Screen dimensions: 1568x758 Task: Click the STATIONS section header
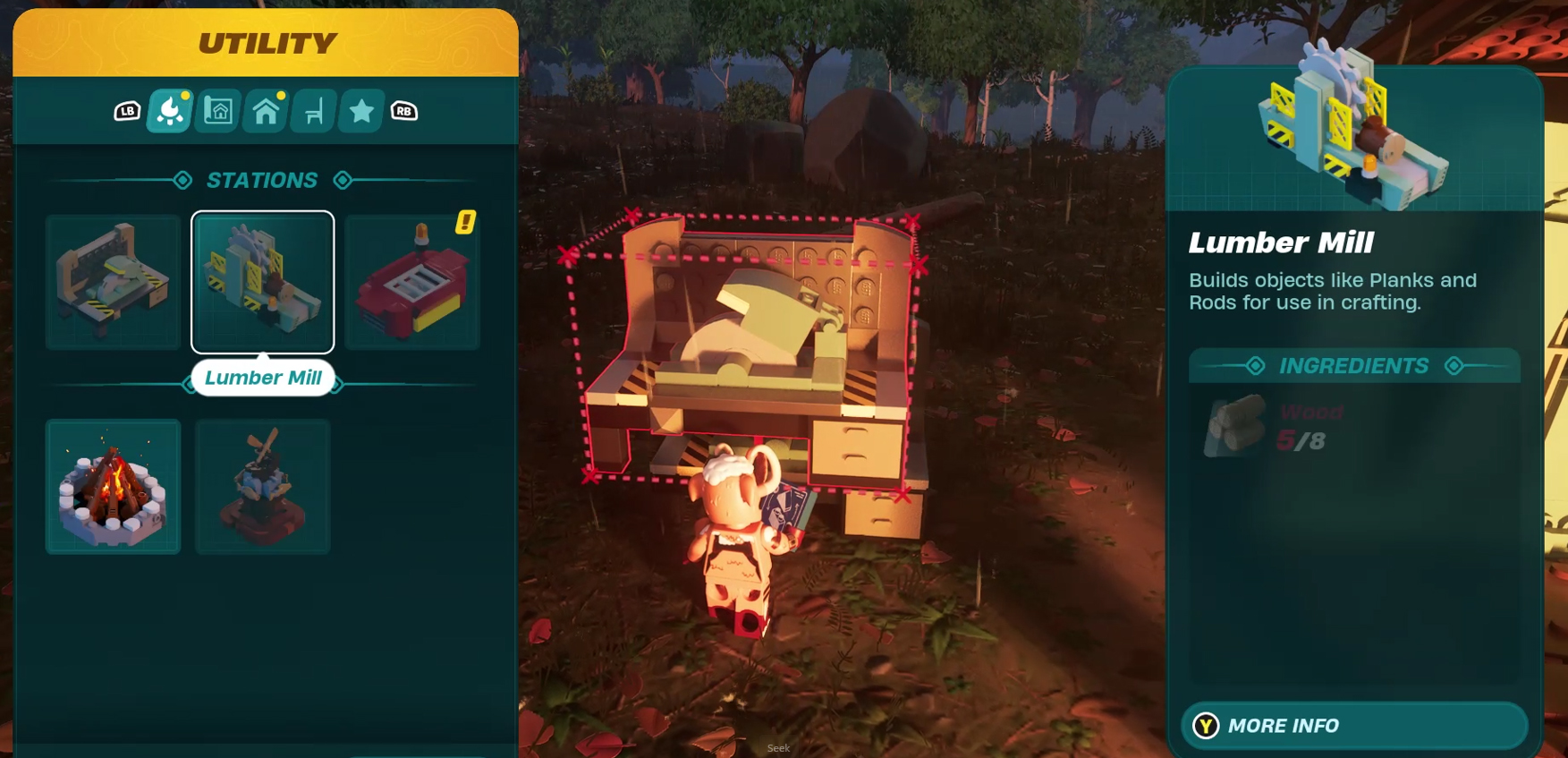(x=263, y=180)
